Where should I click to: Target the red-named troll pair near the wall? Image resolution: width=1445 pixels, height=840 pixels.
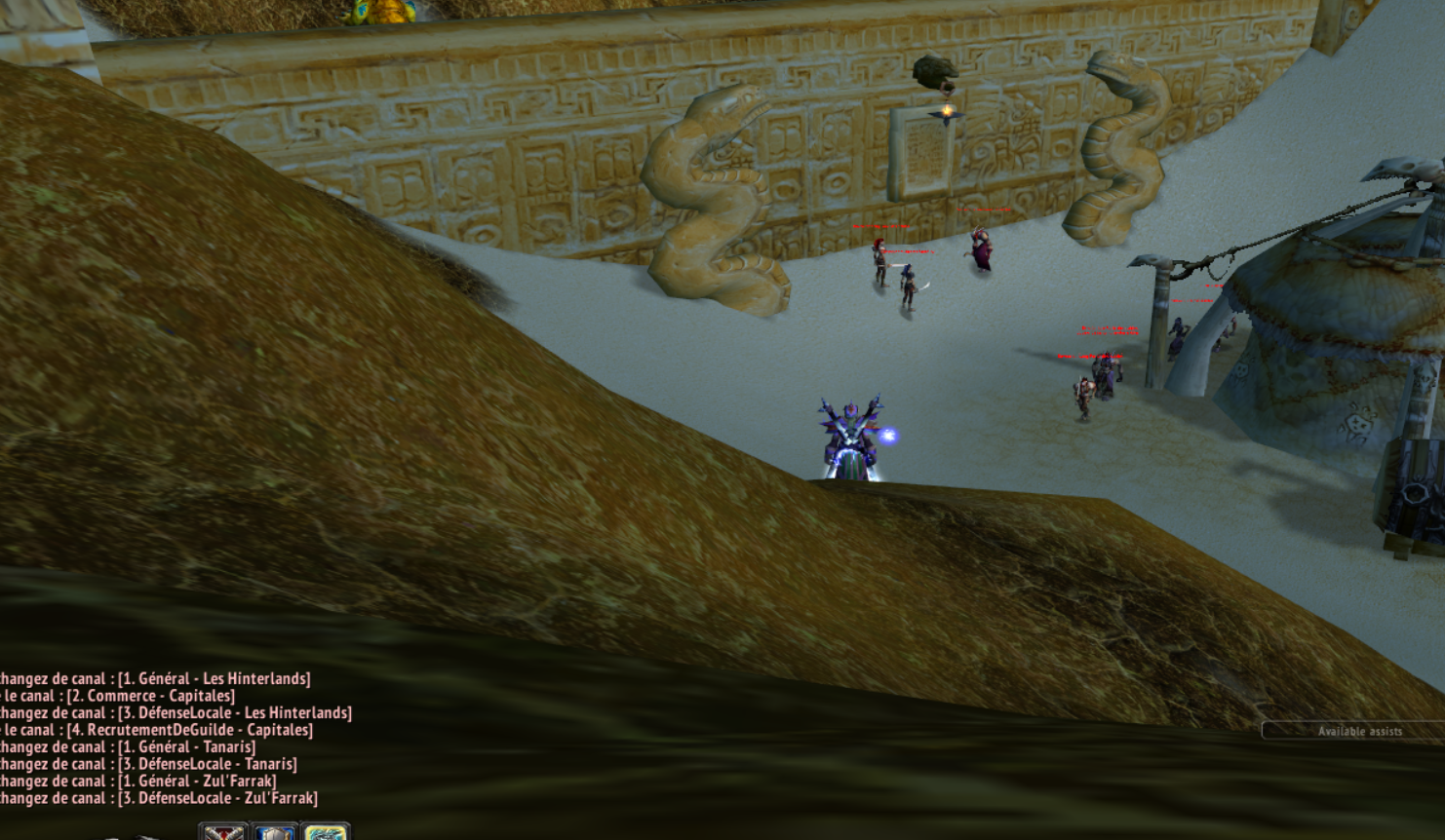(x=892, y=273)
